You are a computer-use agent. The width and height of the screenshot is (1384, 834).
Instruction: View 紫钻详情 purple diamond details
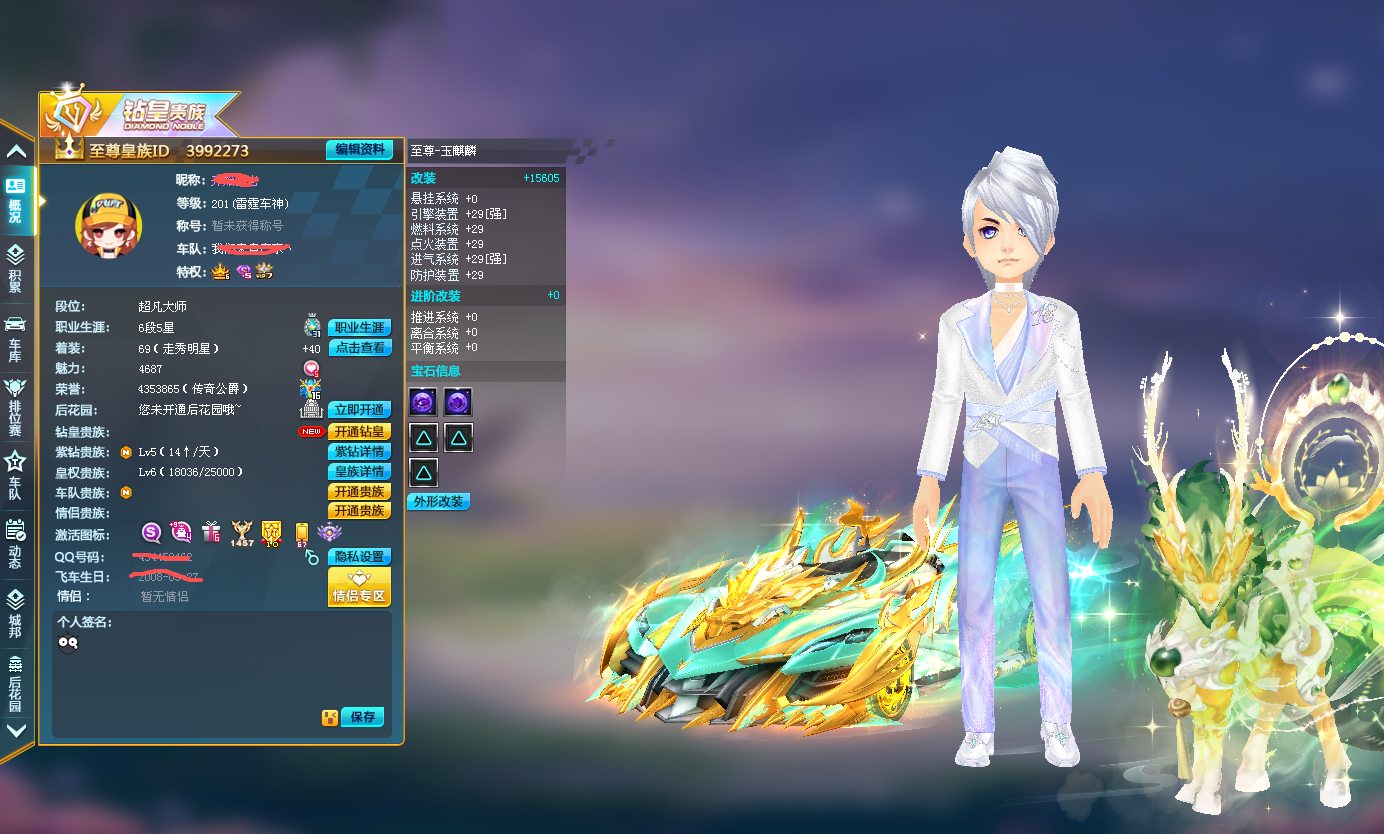pos(359,452)
